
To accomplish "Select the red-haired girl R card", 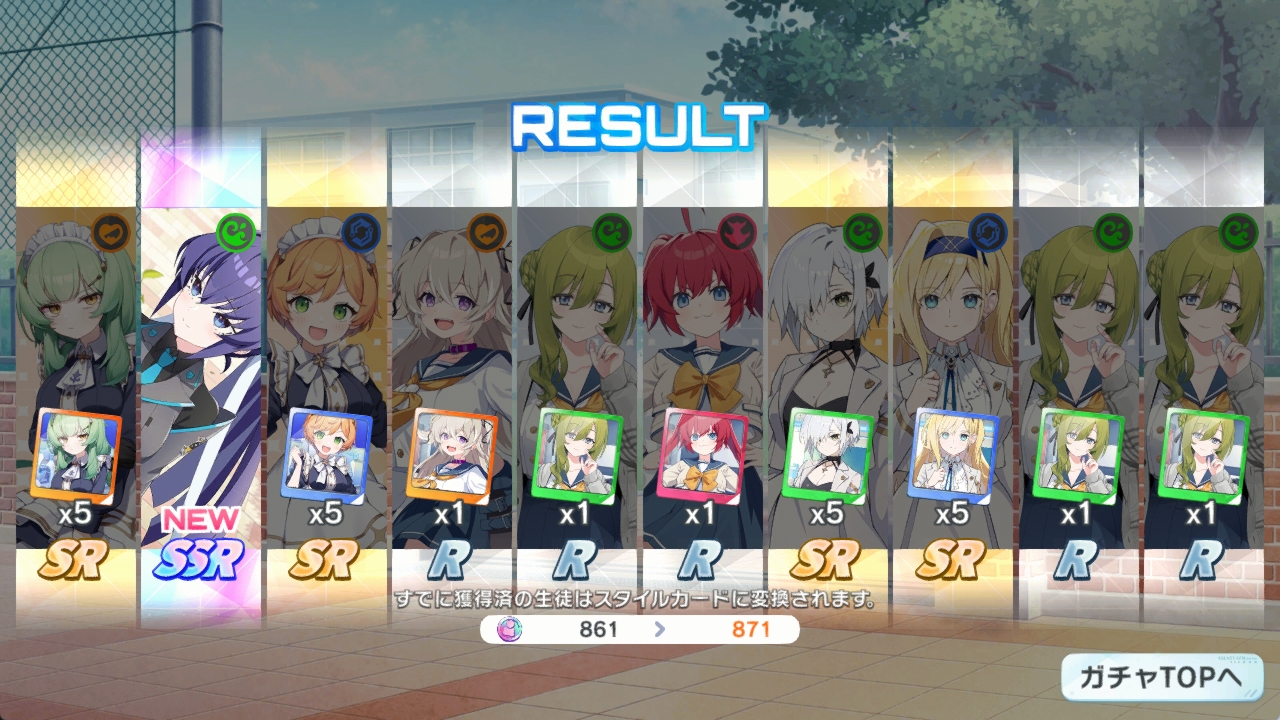I will point(702,380).
